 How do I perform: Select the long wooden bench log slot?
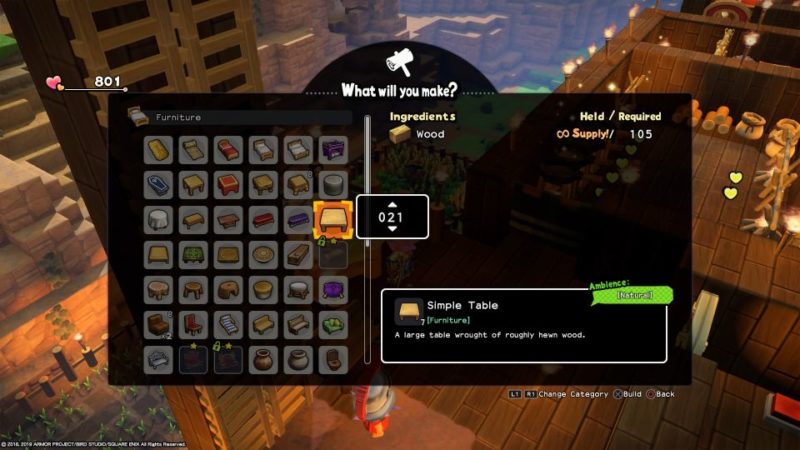[297, 254]
